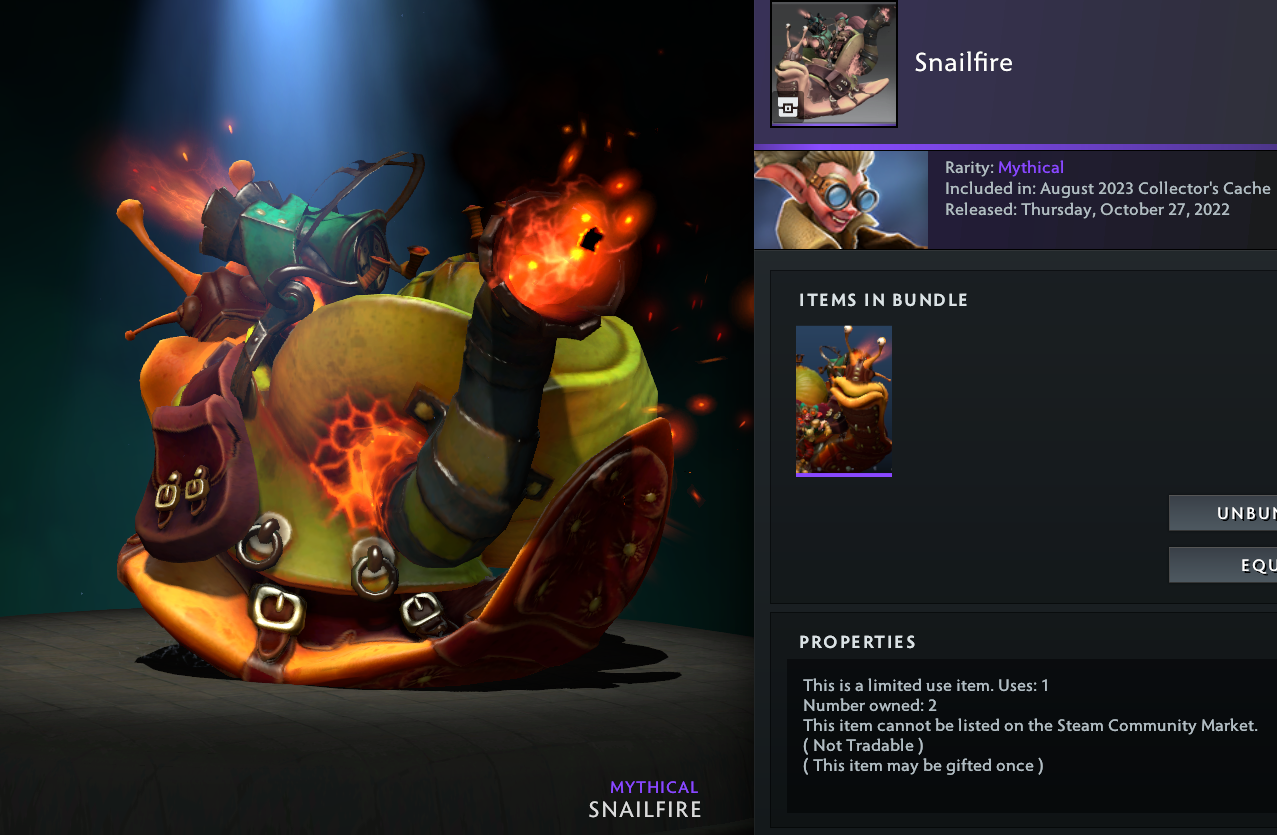Open the Mythical rarity link

[1030, 167]
